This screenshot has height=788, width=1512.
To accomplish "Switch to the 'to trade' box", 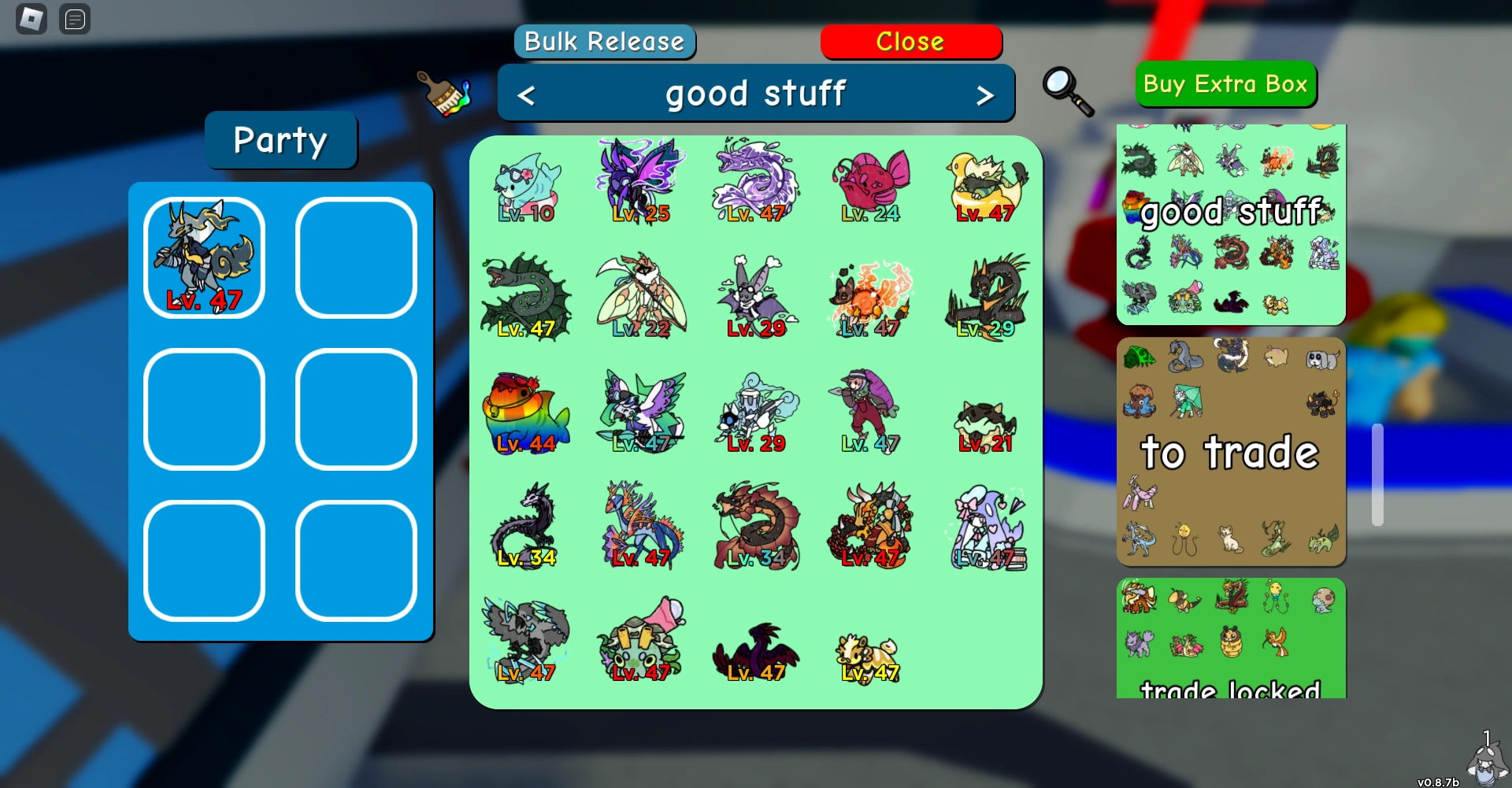I will click(x=1231, y=453).
